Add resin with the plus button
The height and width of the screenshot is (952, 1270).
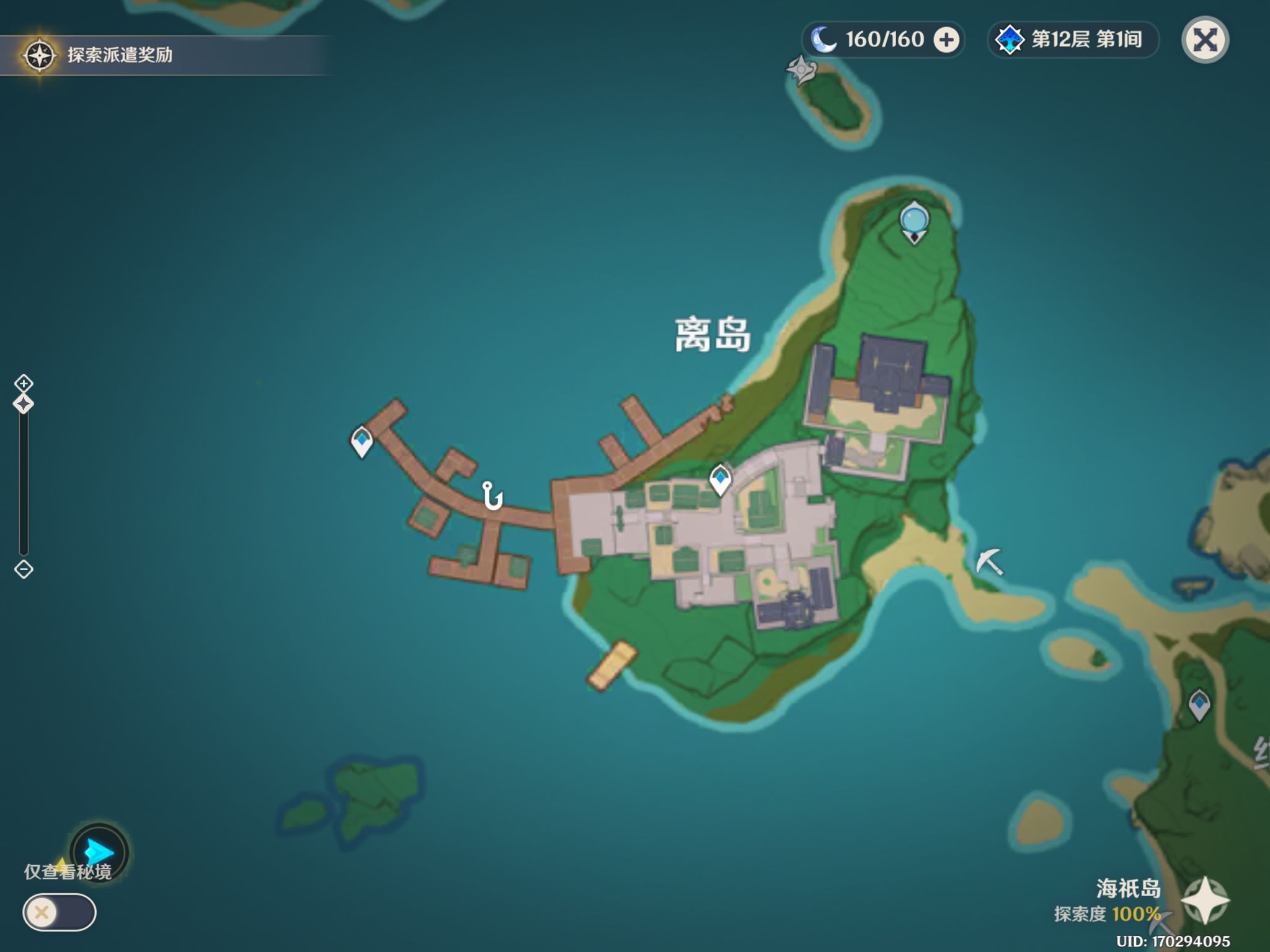(x=946, y=40)
